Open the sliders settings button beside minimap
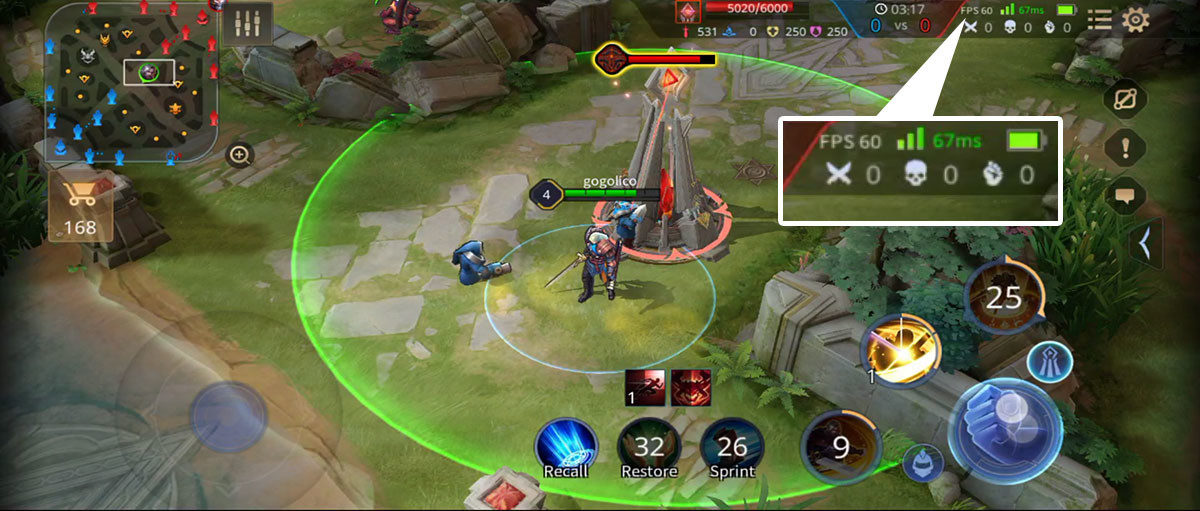1200x511 pixels. [x=246, y=23]
